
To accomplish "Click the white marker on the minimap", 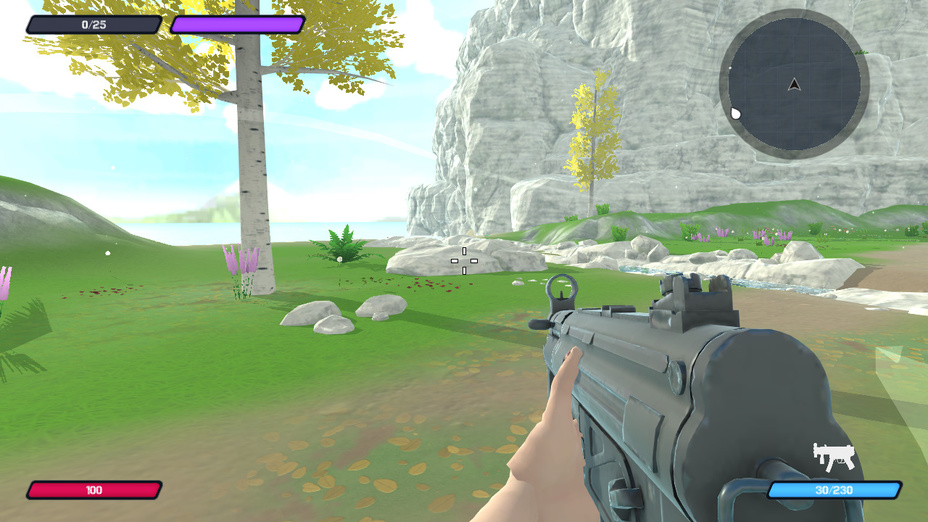I will (737, 113).
